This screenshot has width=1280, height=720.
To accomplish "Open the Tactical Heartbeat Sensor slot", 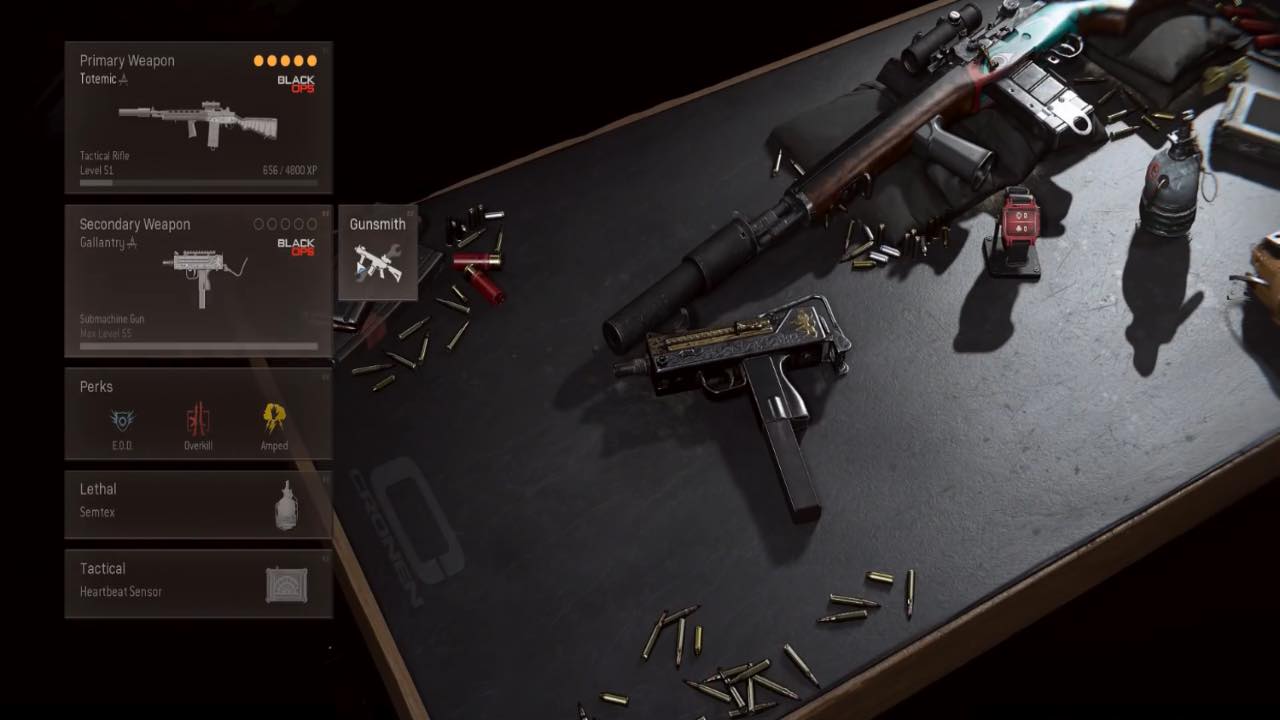I will pyautogui.click(x=198, y=583).
